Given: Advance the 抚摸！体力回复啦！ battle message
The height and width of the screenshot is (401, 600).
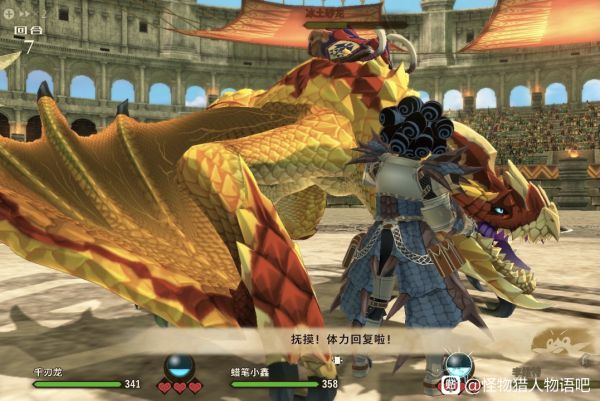Looking at the screenshot, I should [299, 339].
